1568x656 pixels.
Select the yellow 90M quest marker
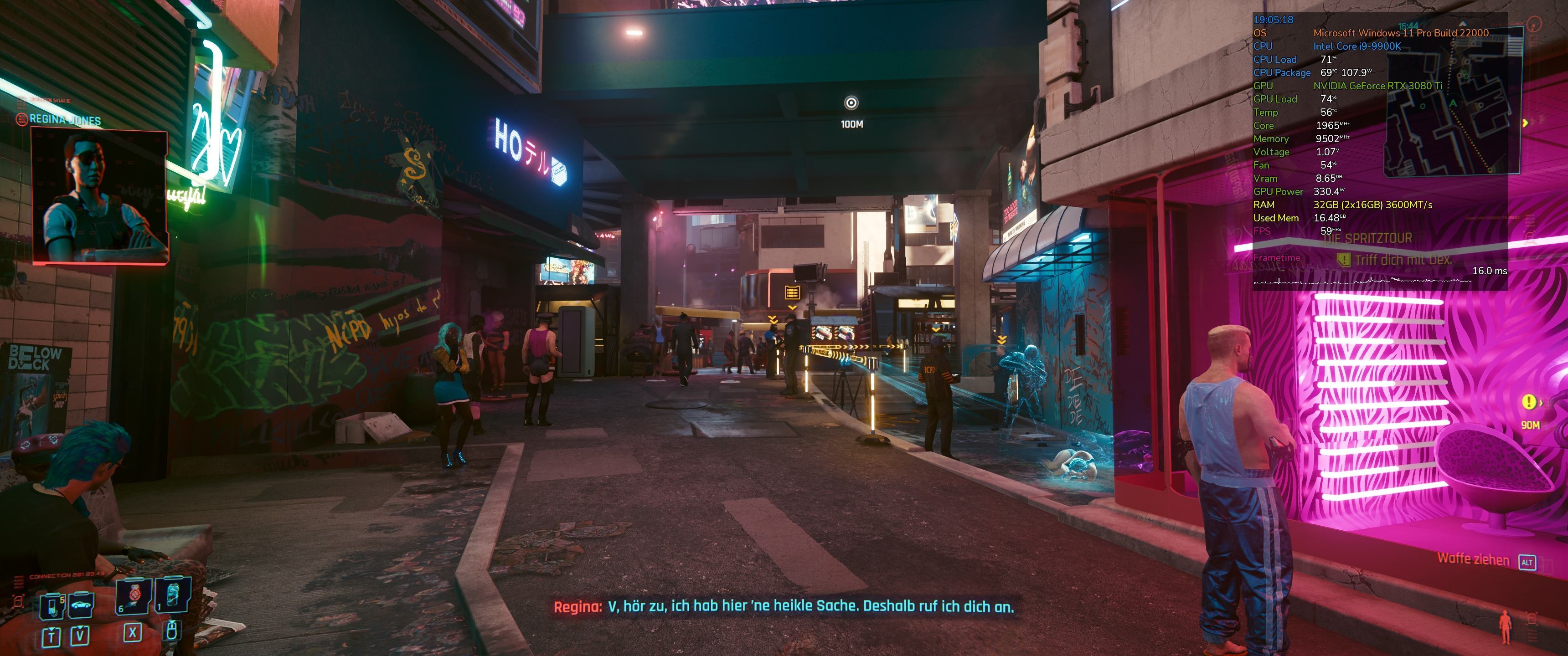1528,402
